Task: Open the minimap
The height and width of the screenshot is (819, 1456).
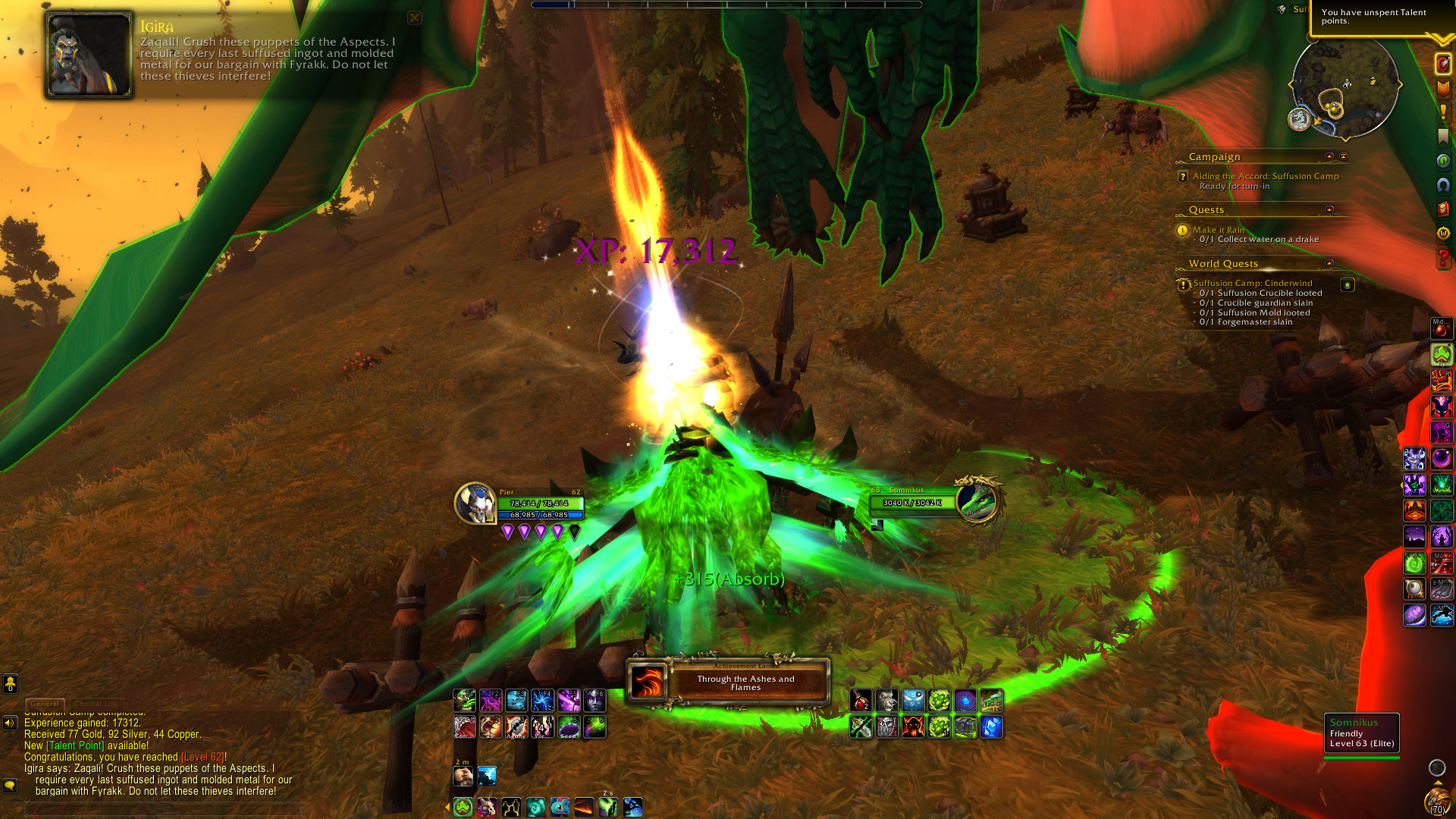Action: click(x=1345, y=86)
